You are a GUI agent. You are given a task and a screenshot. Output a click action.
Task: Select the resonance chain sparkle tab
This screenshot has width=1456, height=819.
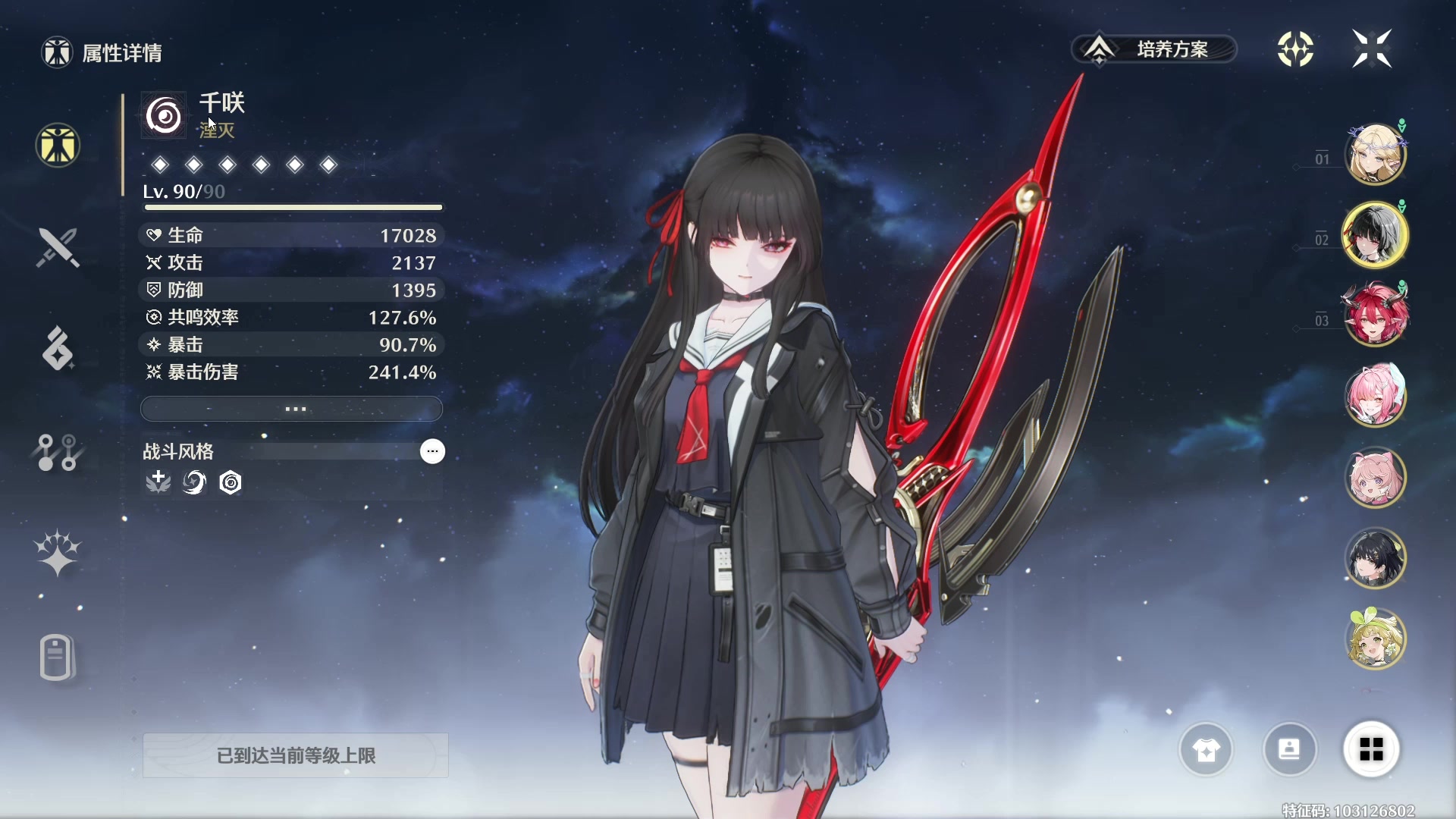click(x=58, y=553)
